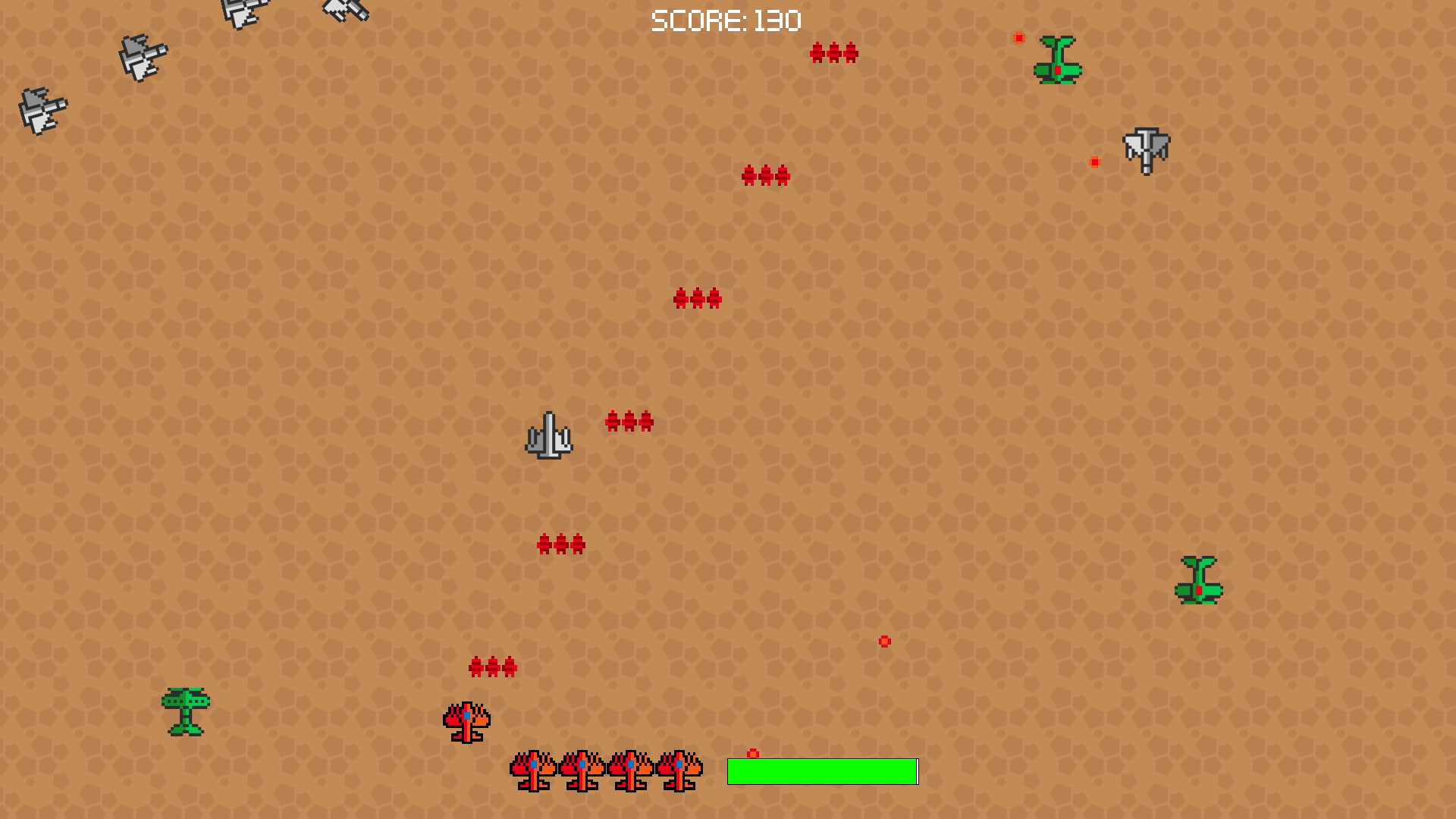1456x819 pixels.
Task: Target the green plane on the lower left
Action: click(188, 711)
